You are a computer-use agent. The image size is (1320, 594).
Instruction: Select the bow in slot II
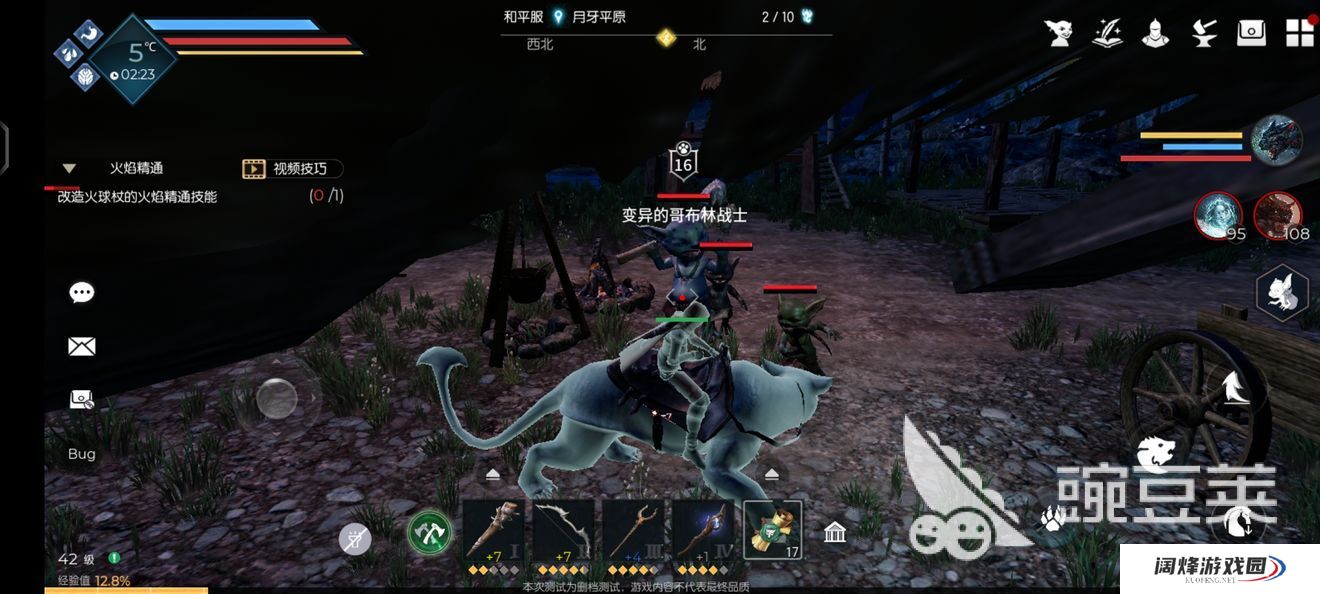(x=563, y=531)
